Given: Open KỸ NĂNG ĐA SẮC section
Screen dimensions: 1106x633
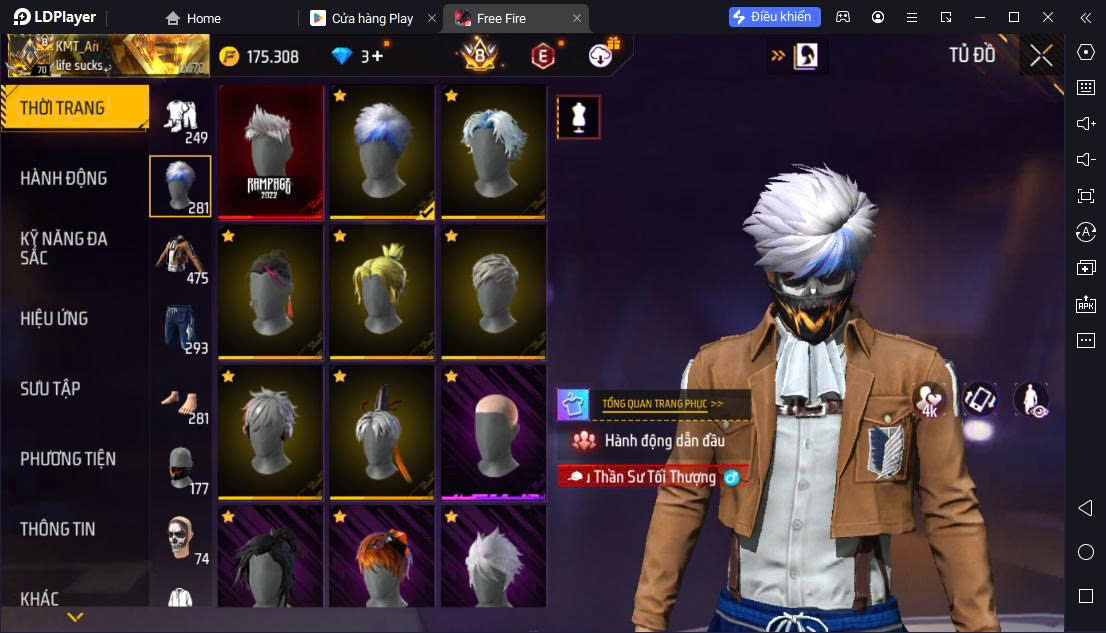Looking at the screenshot, I should pyautogui.click(x=64, y=248).
